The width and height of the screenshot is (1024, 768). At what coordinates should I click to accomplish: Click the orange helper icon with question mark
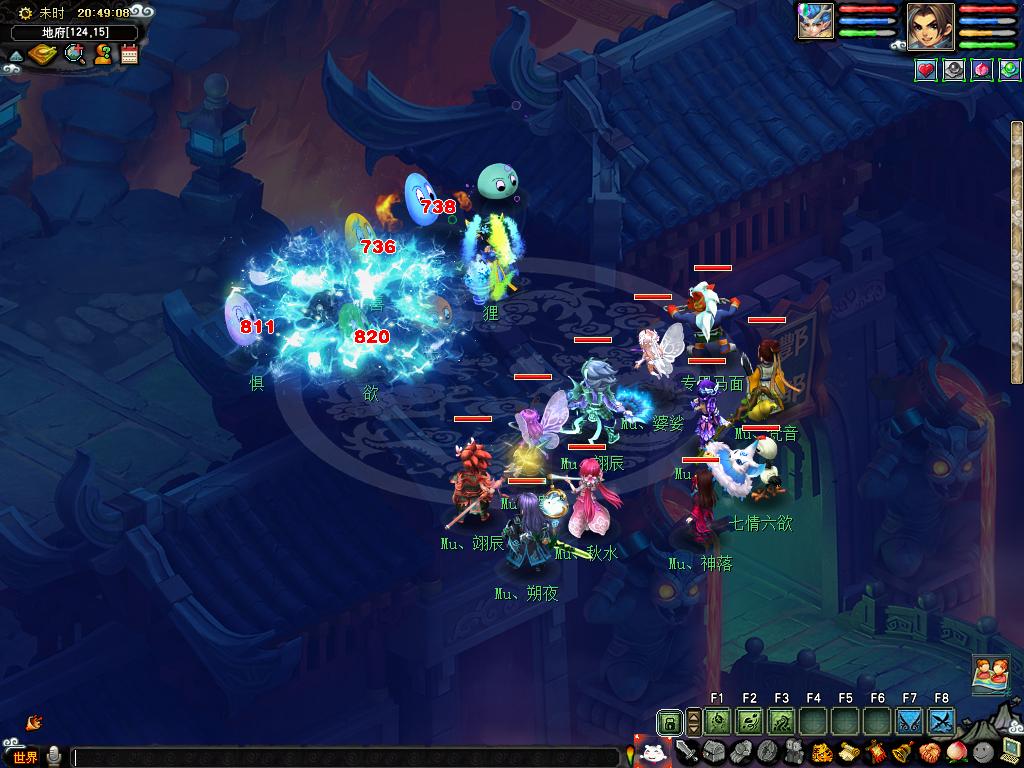[102, 54]
